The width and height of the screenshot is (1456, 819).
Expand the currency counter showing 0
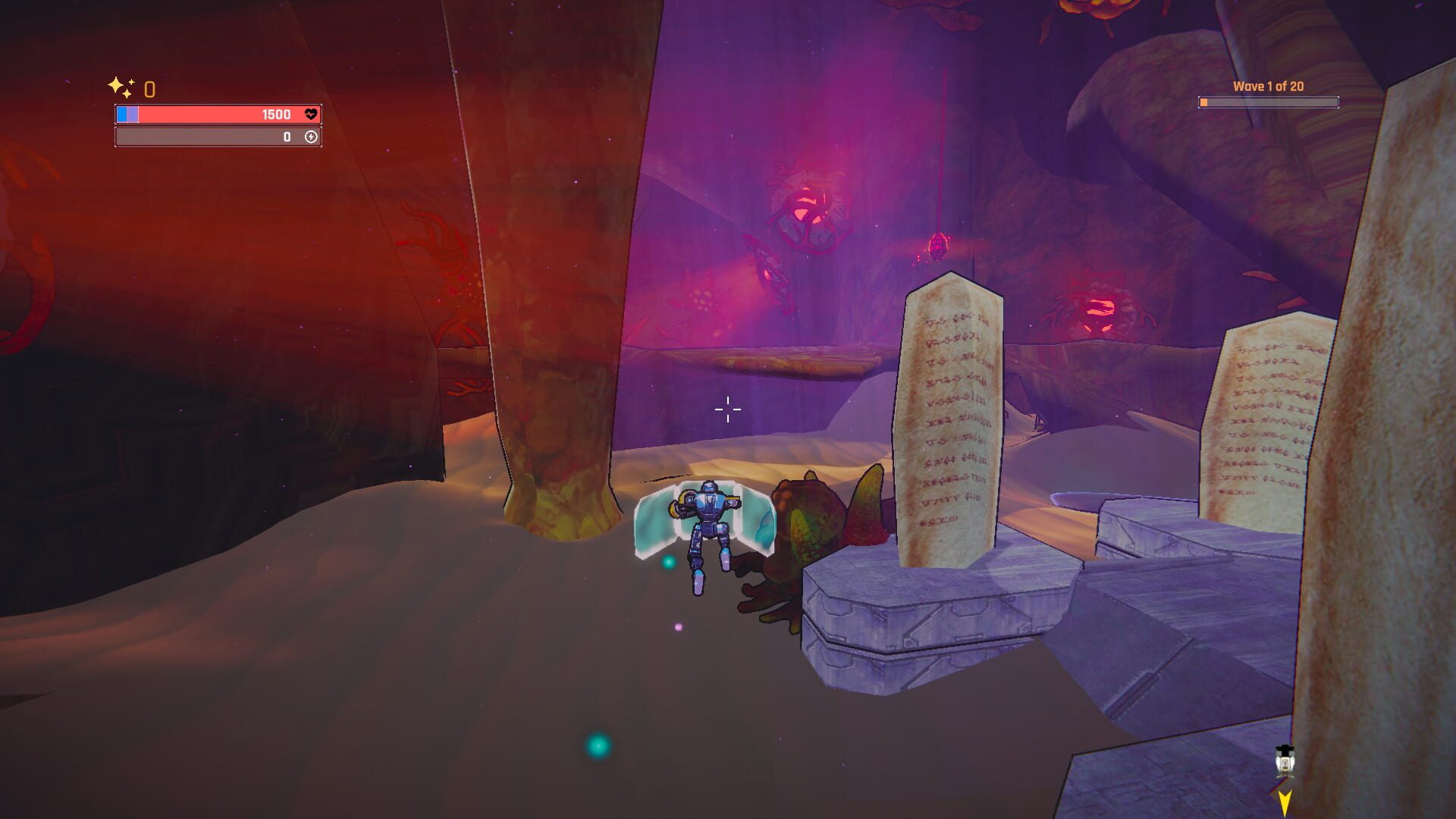pos(149,89)
